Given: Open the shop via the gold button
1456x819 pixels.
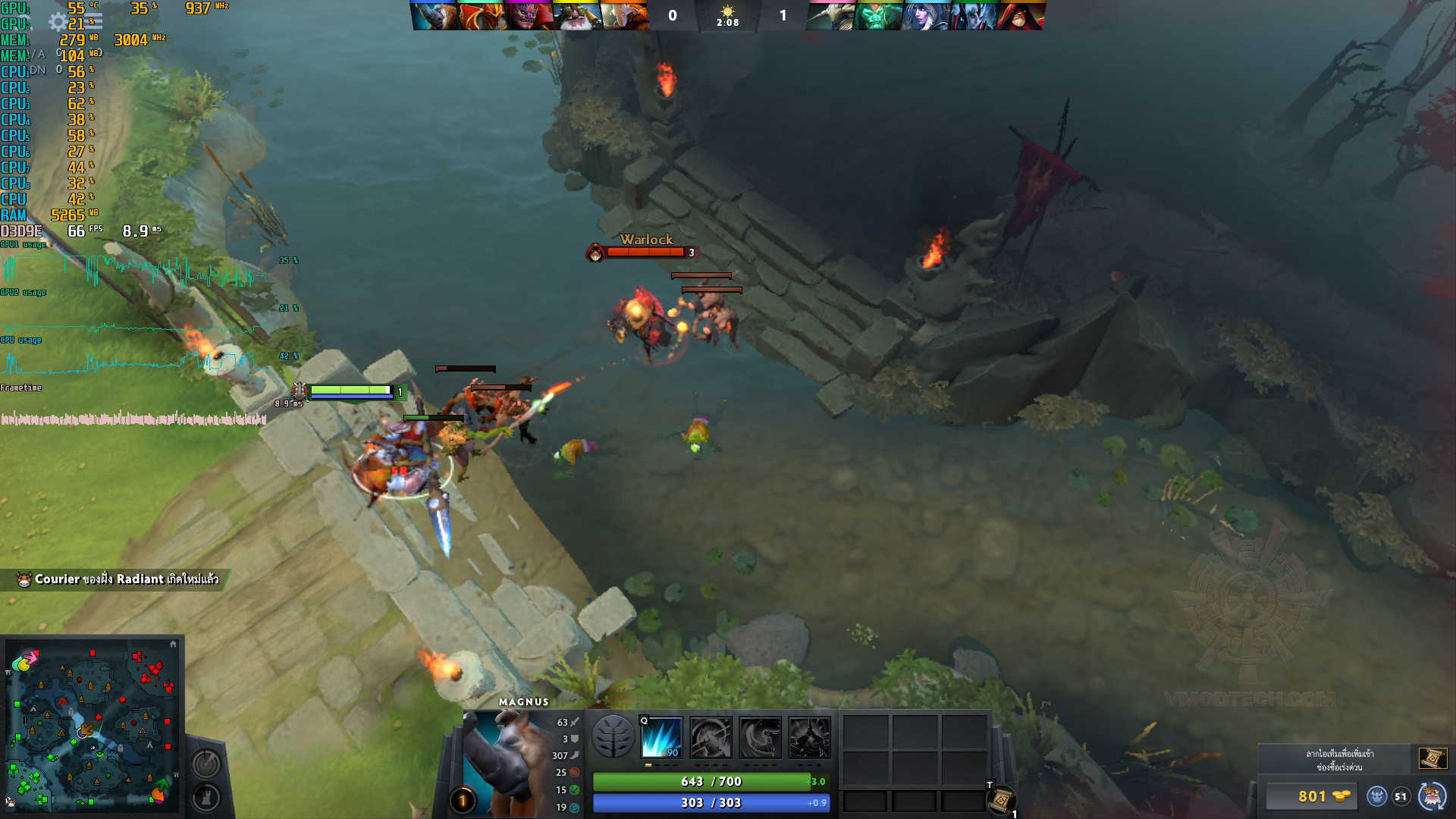Looking at the screenshot, I should click(1312, 796).
